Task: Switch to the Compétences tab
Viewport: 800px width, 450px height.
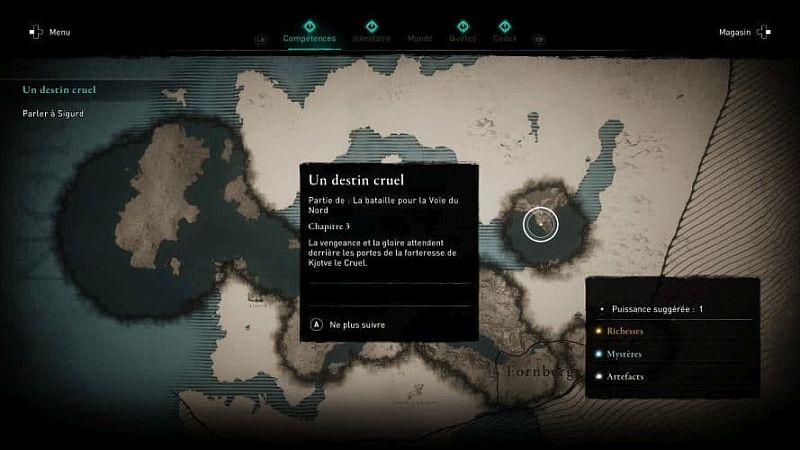Action: pyautogui.click(x=309, y=38)
